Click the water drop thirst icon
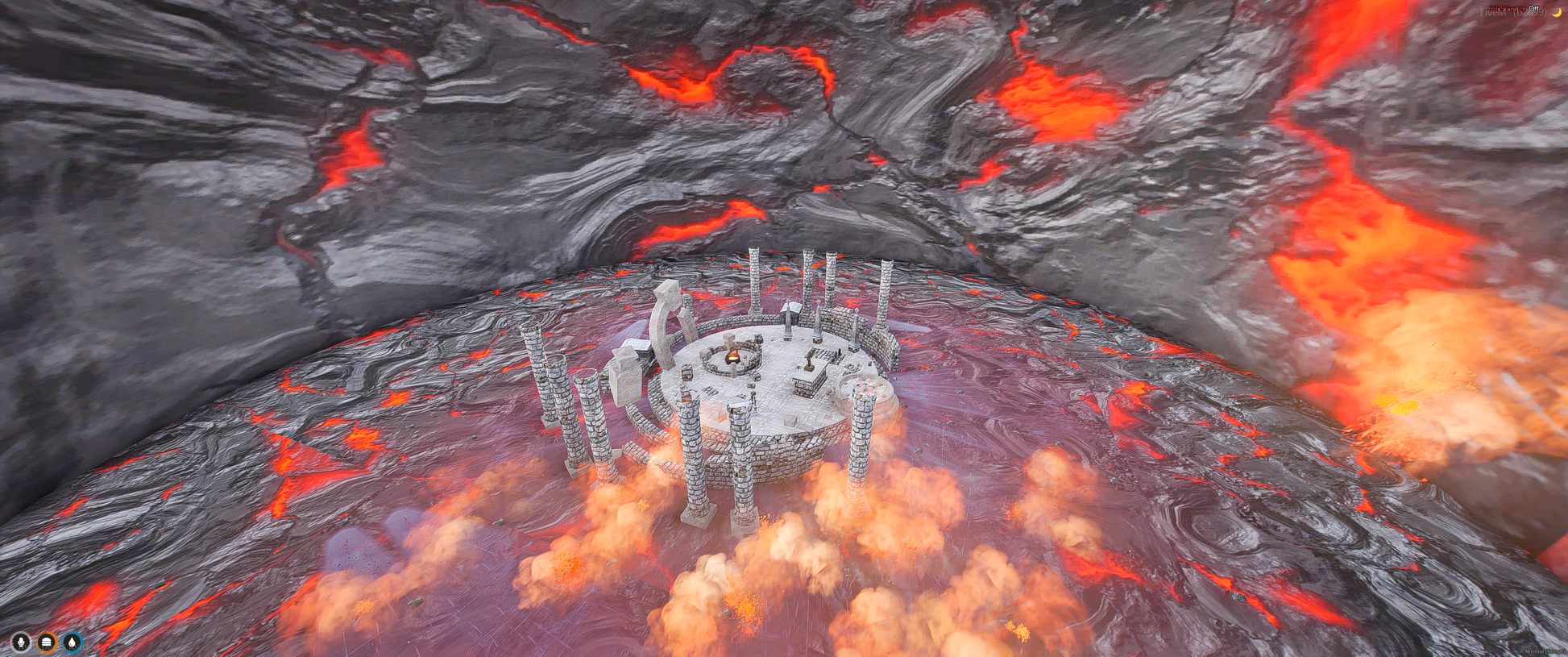 click(x=73, y=642)
